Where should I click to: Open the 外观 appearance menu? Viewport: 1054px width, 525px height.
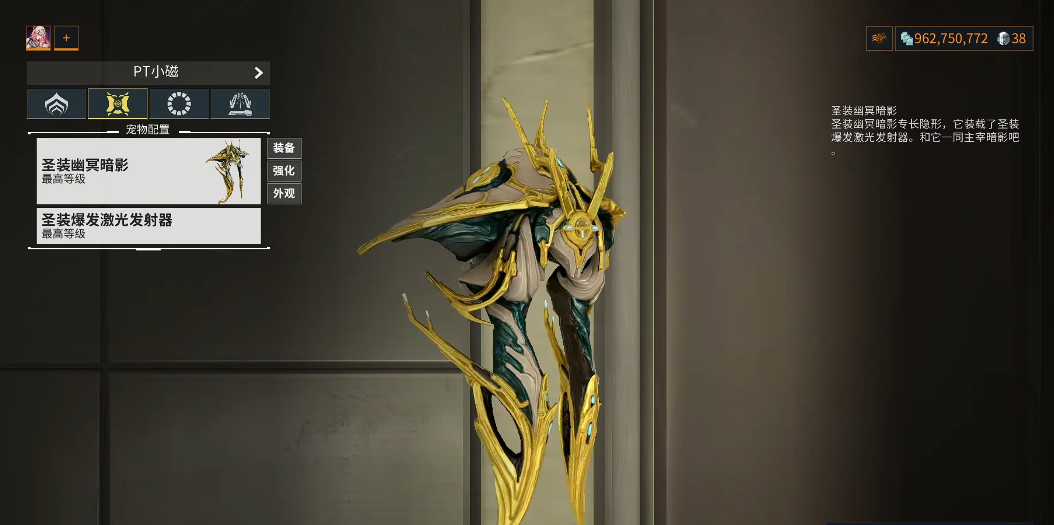[x=284, y=193]
